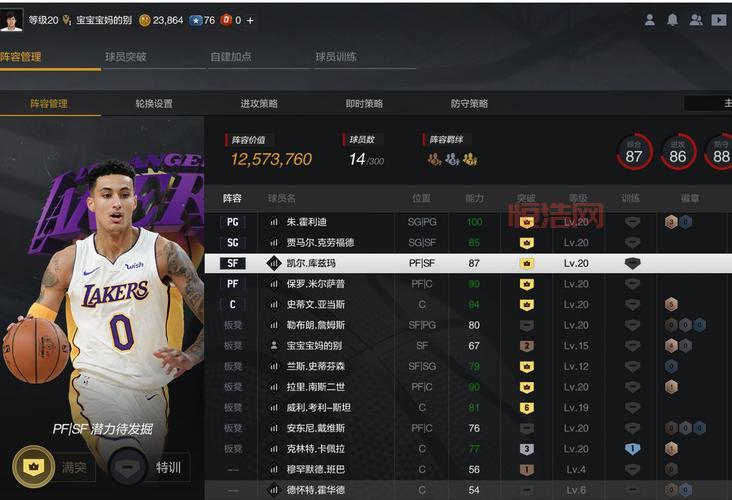Open the friends icon with two people
The height and width of the screenshot is (500, 732).
(696, 20)
